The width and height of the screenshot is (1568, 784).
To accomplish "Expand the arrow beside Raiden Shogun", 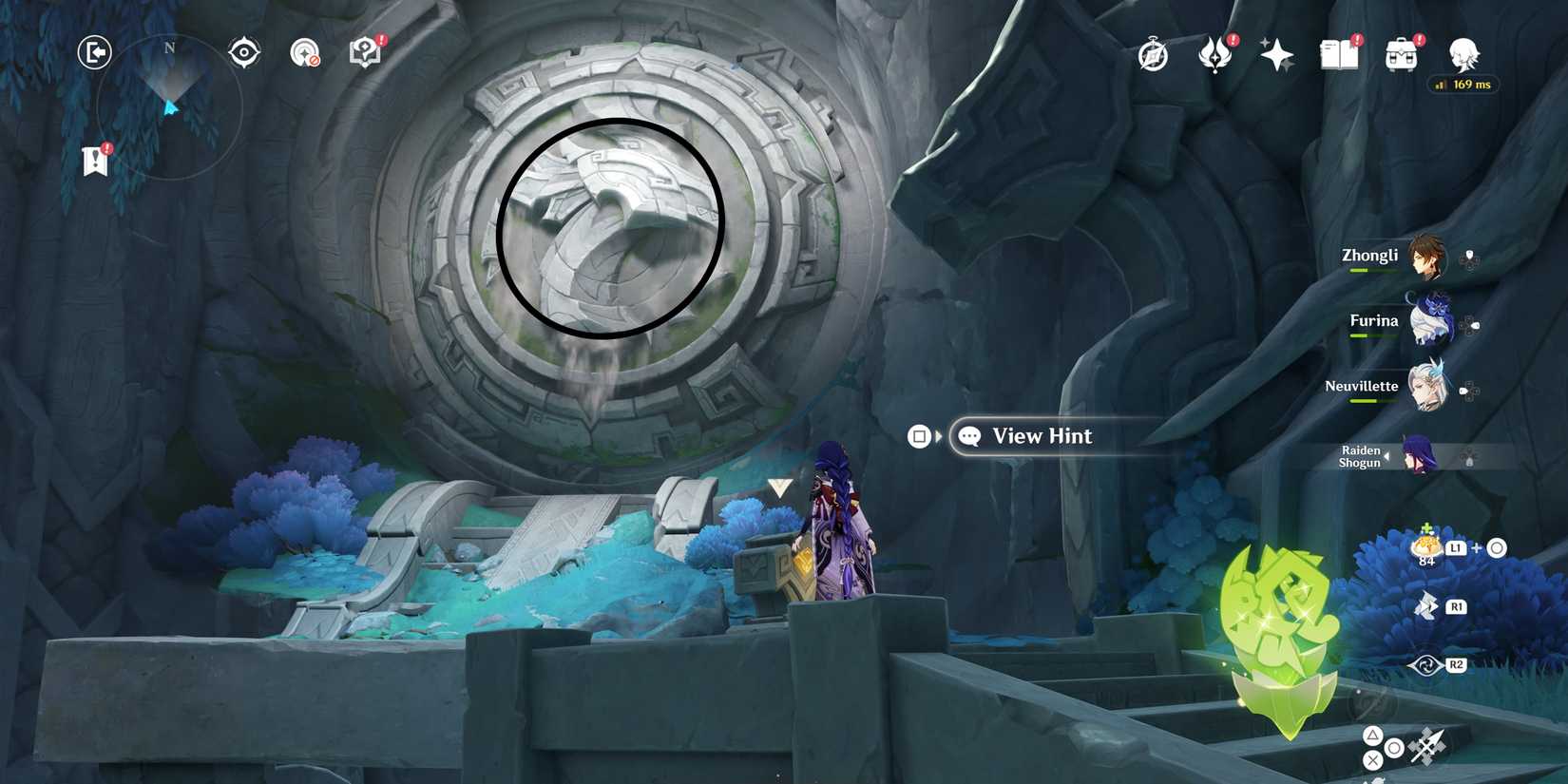I will coord(1387,456).
